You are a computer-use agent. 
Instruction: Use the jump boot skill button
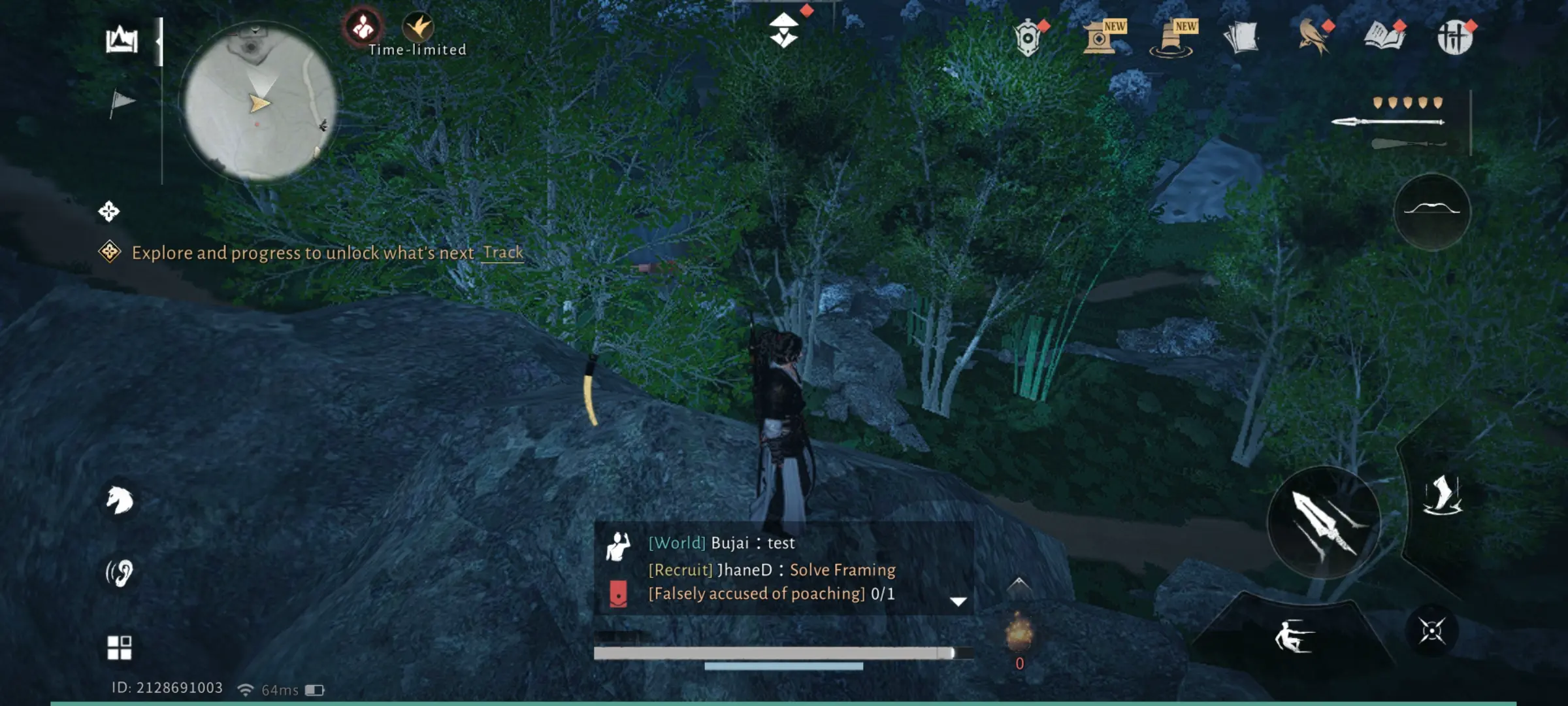[1443, 496]
